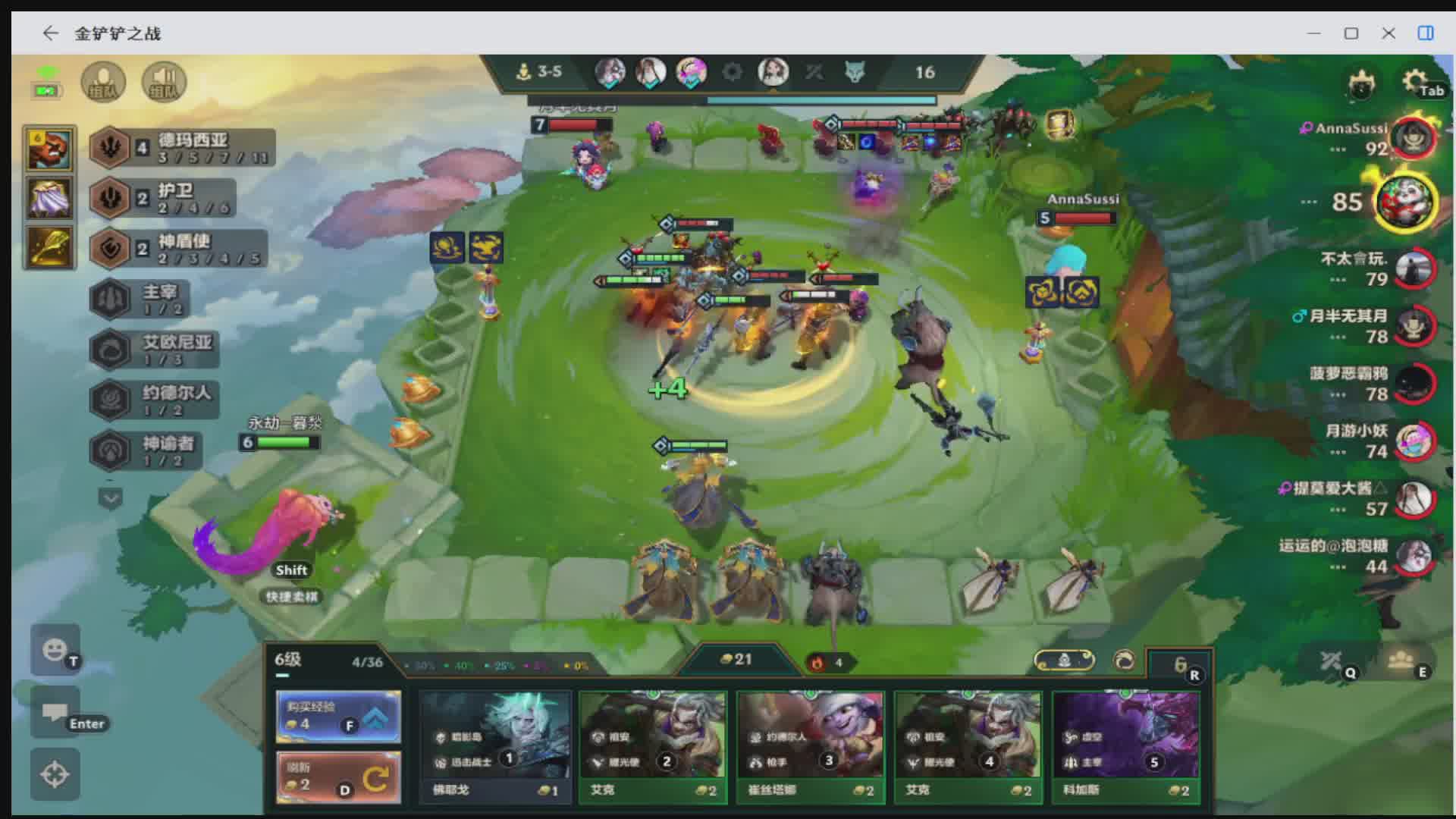Refresh the shop with the 刷新 button
Viewport: 1456px width, 819px height.
pos(338,777)
